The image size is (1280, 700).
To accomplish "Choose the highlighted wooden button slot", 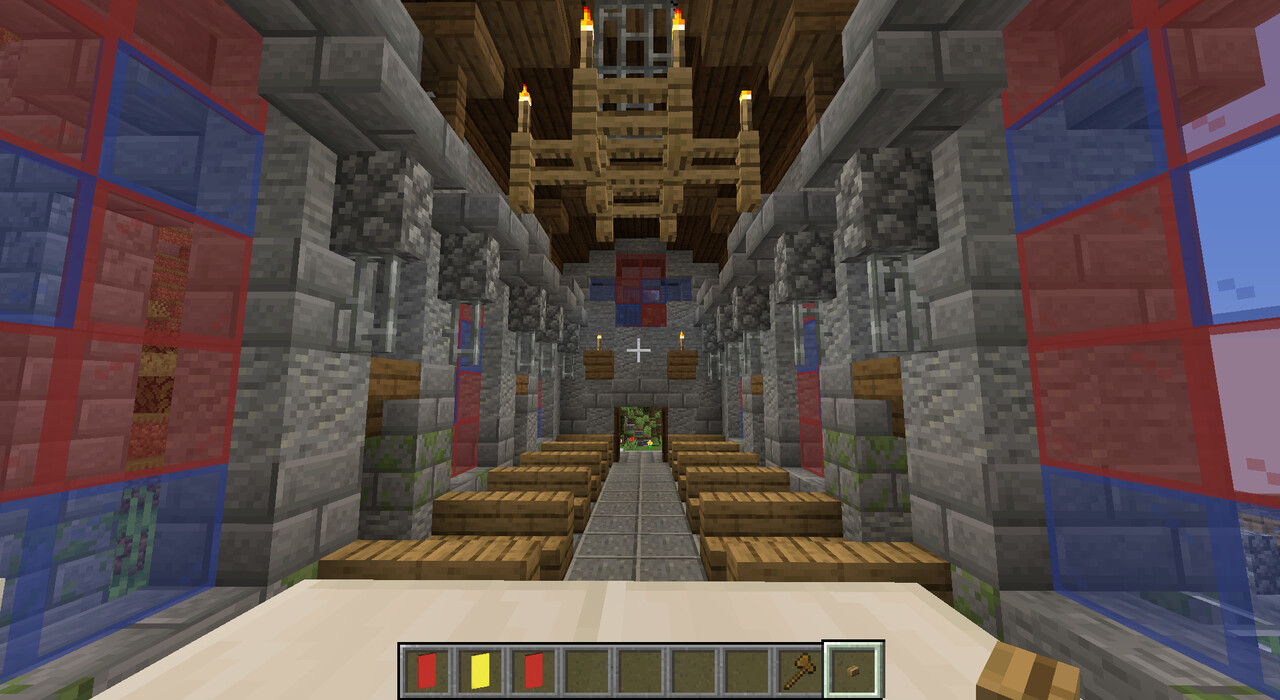I will pos(853,670).
